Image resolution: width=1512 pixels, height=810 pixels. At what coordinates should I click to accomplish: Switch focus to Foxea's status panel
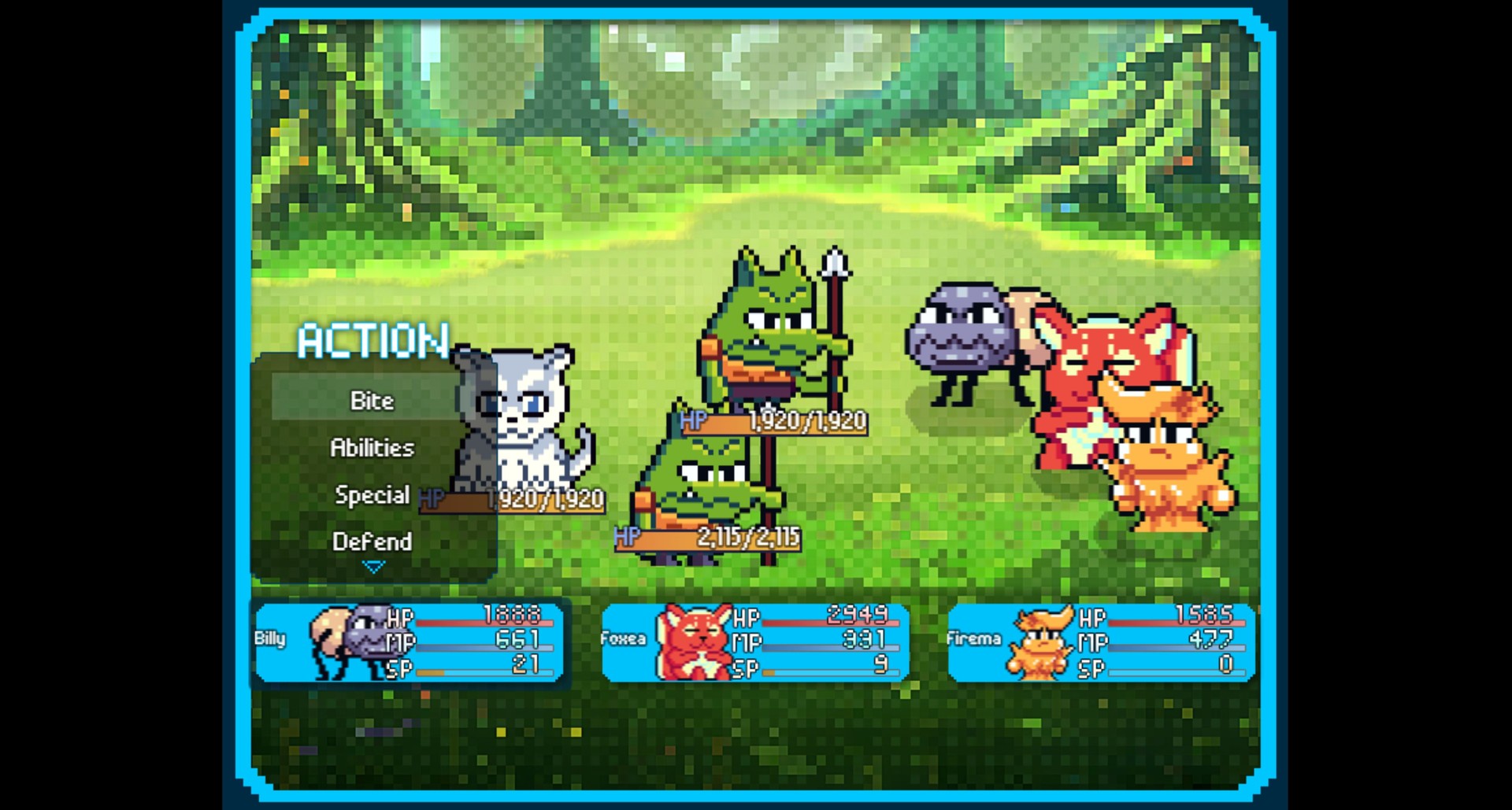tap(756, 642)
